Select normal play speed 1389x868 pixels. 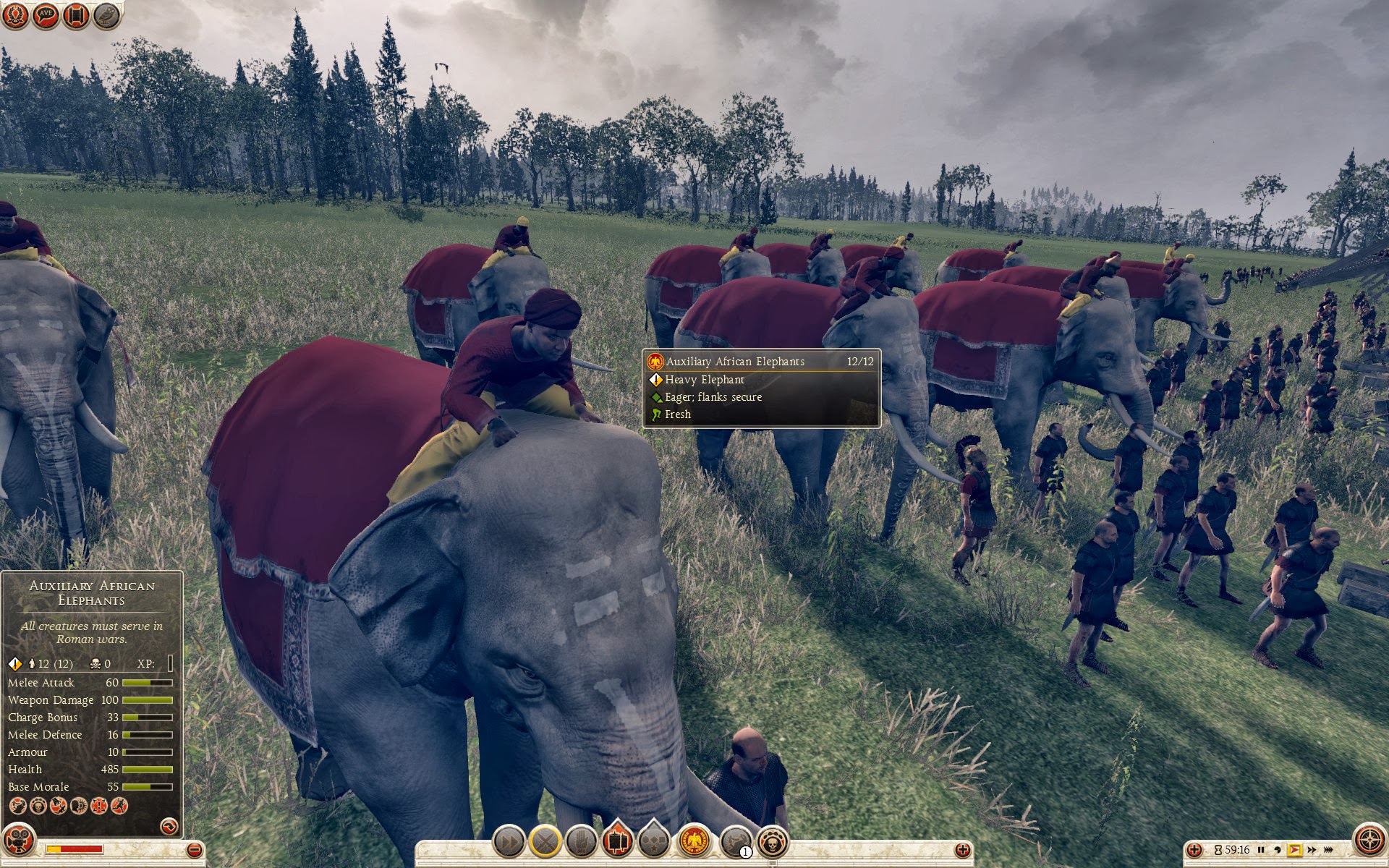tap(1294, 850)
